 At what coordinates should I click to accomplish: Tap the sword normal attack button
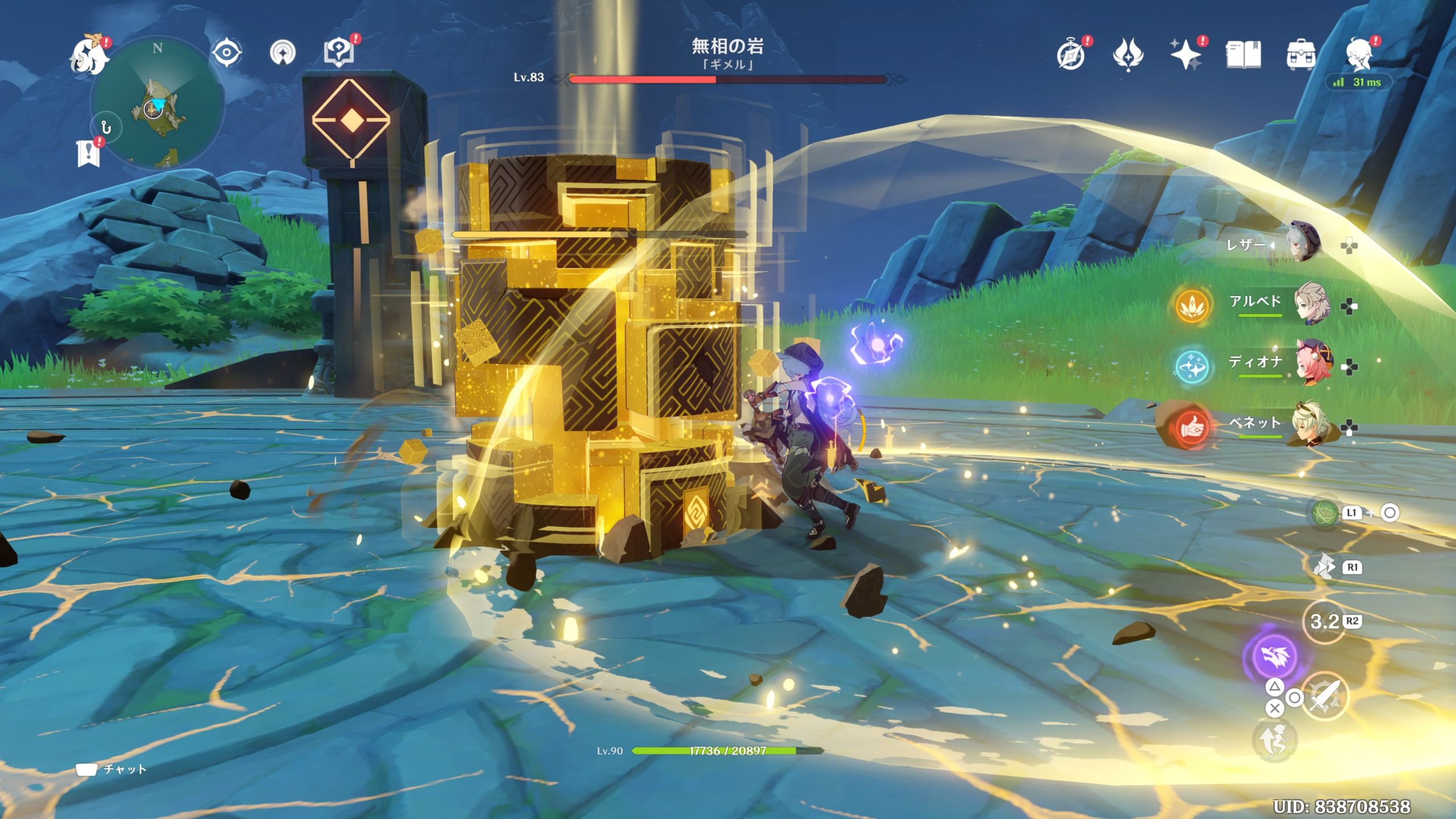coord(1325,697)
